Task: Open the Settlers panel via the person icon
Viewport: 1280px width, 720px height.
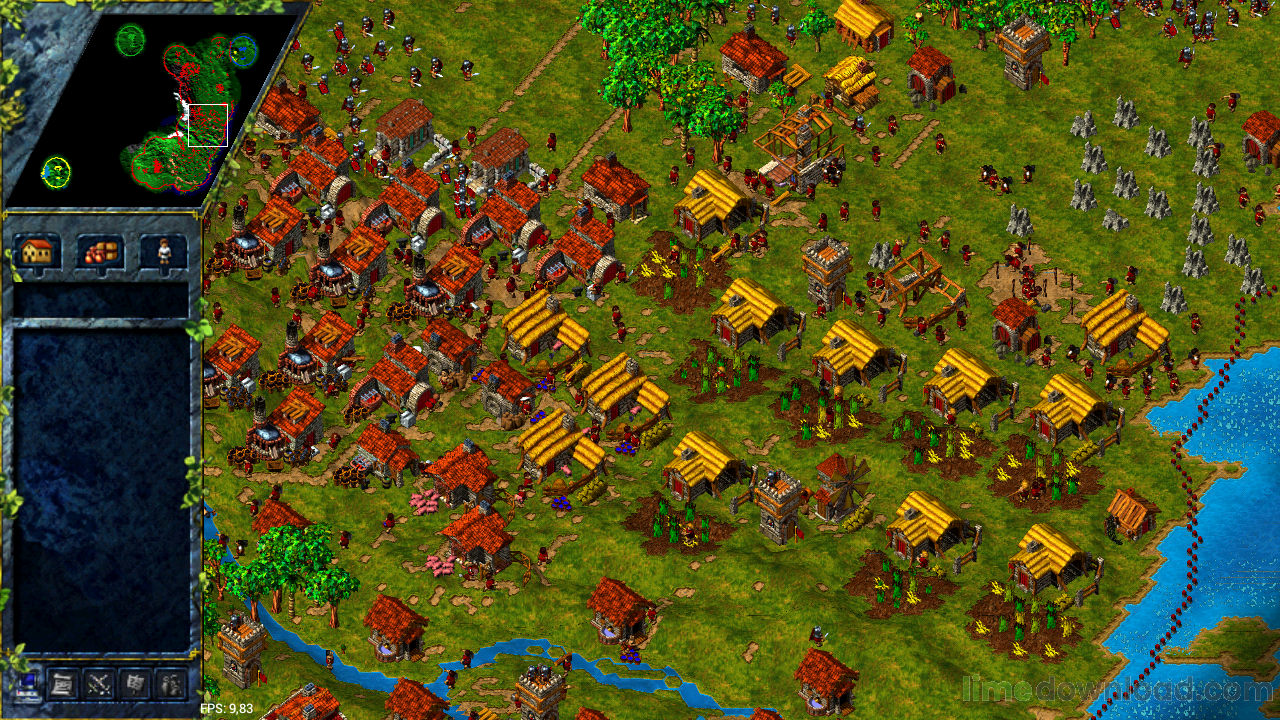Action: click(163, 252)
